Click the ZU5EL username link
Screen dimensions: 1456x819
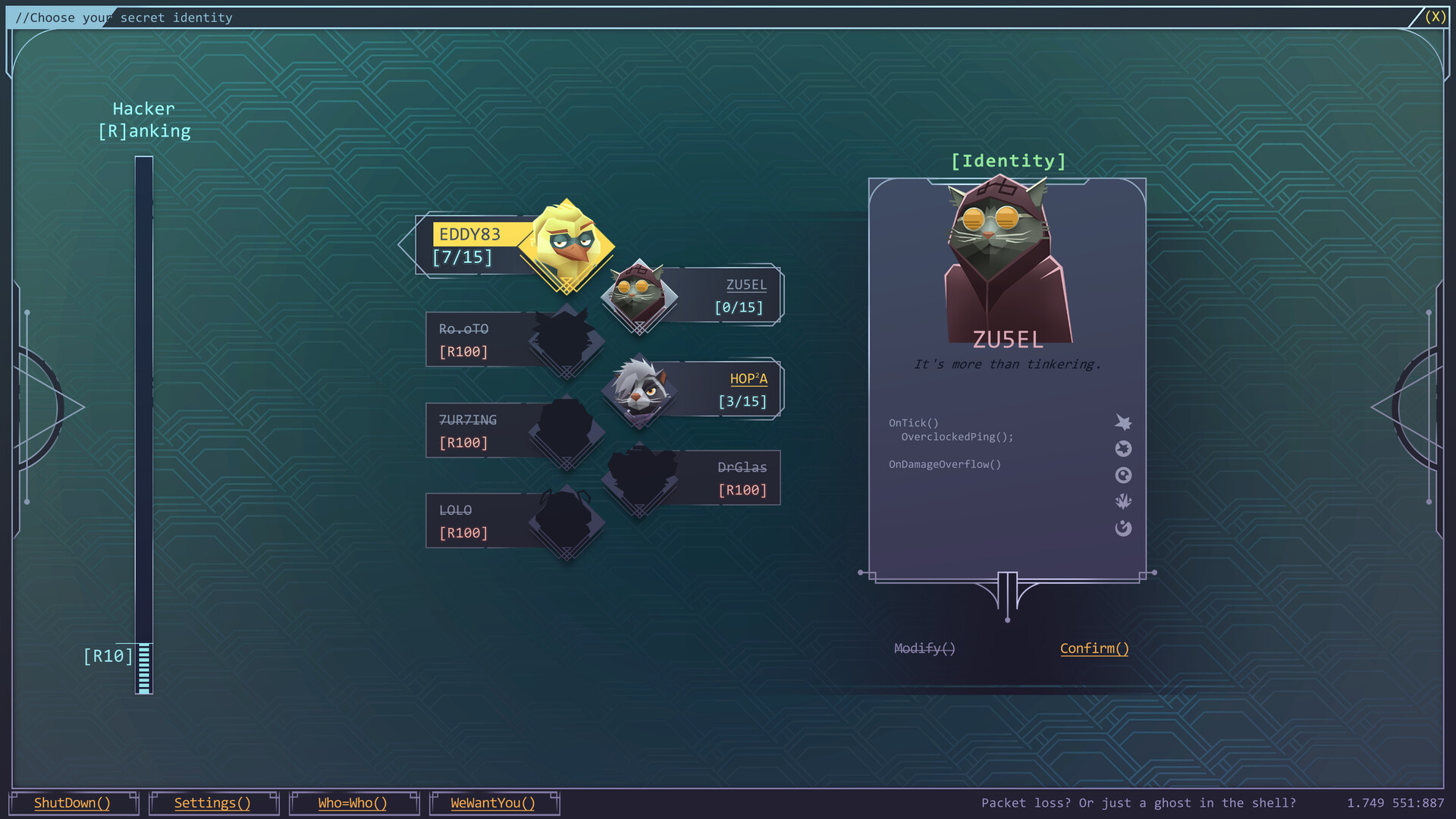point(747,285)
